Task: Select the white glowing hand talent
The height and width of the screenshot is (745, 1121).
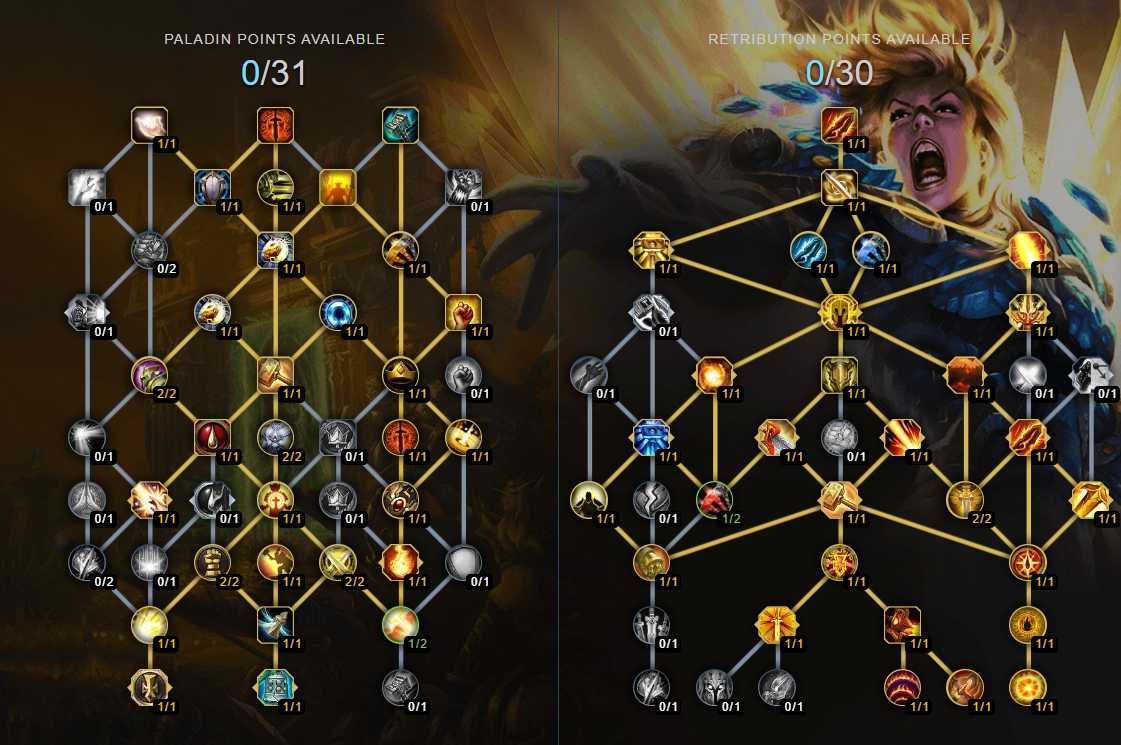Action: coord(149,125)
